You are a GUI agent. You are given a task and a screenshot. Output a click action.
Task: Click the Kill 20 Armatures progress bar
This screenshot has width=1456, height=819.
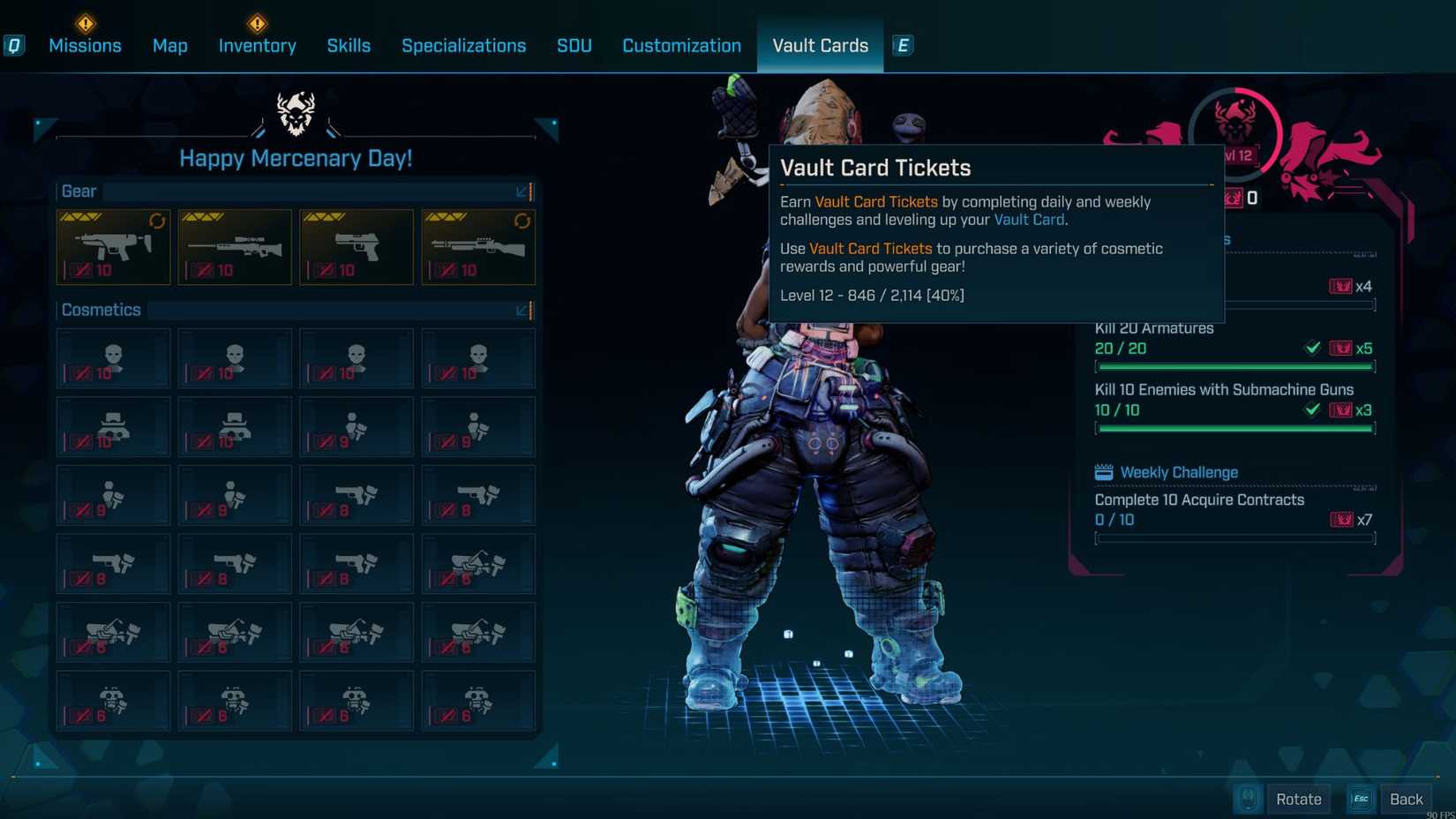1234,366
